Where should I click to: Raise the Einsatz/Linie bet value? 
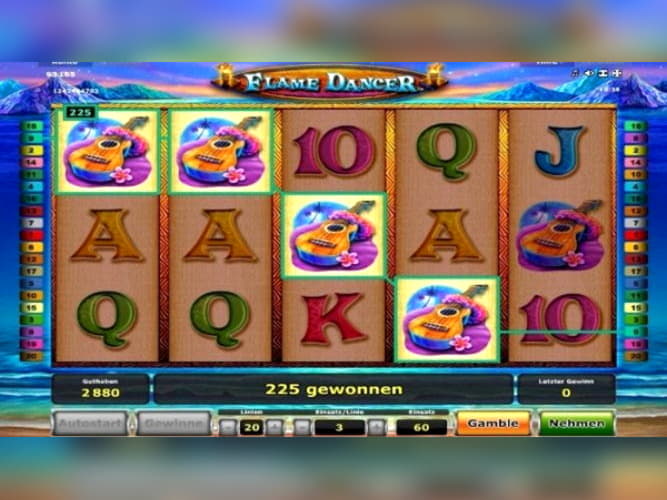pos(378,427)
